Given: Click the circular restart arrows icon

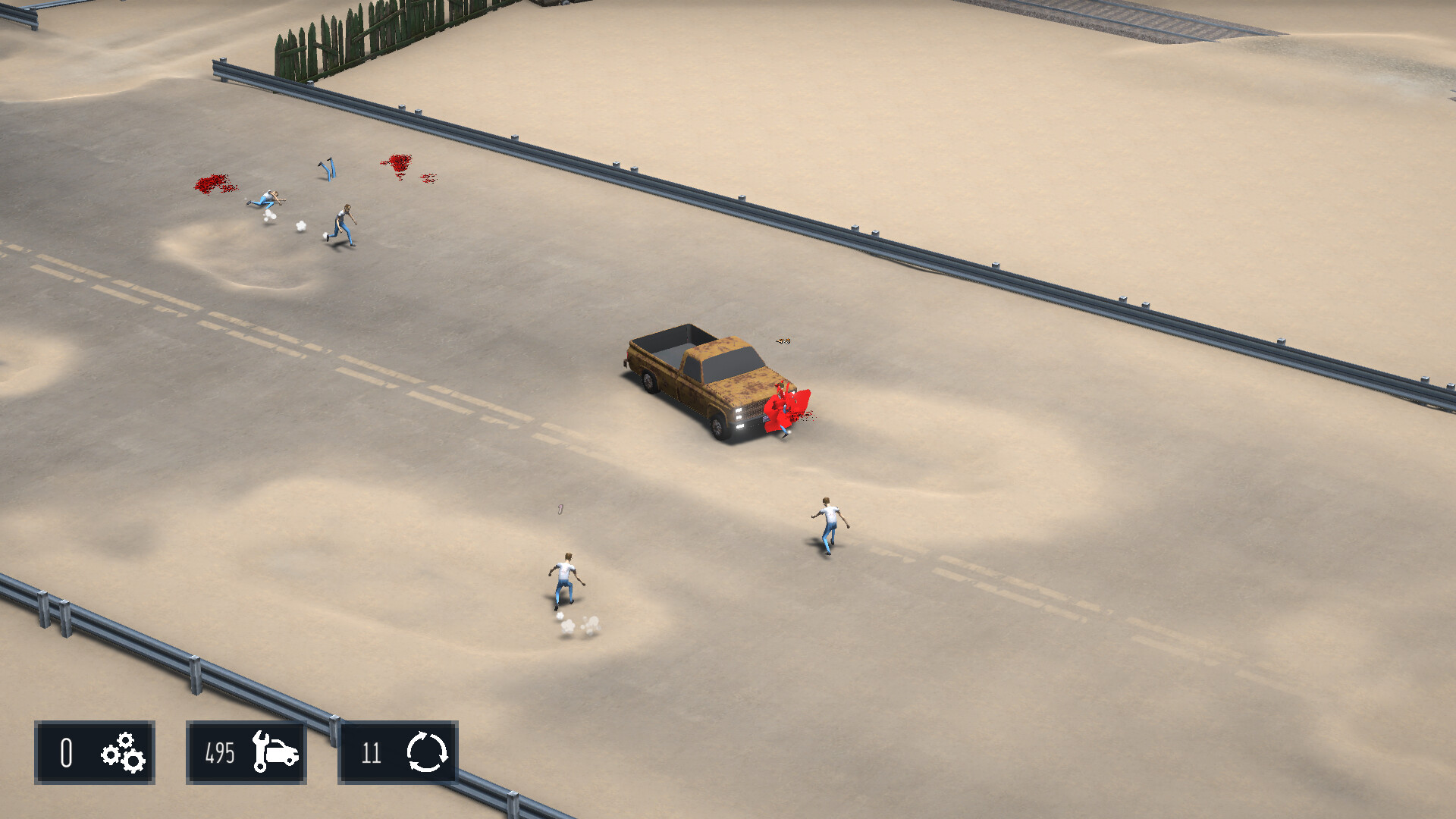Looking at the screenshot, I should pyautogui.click(x=427, y=753).
